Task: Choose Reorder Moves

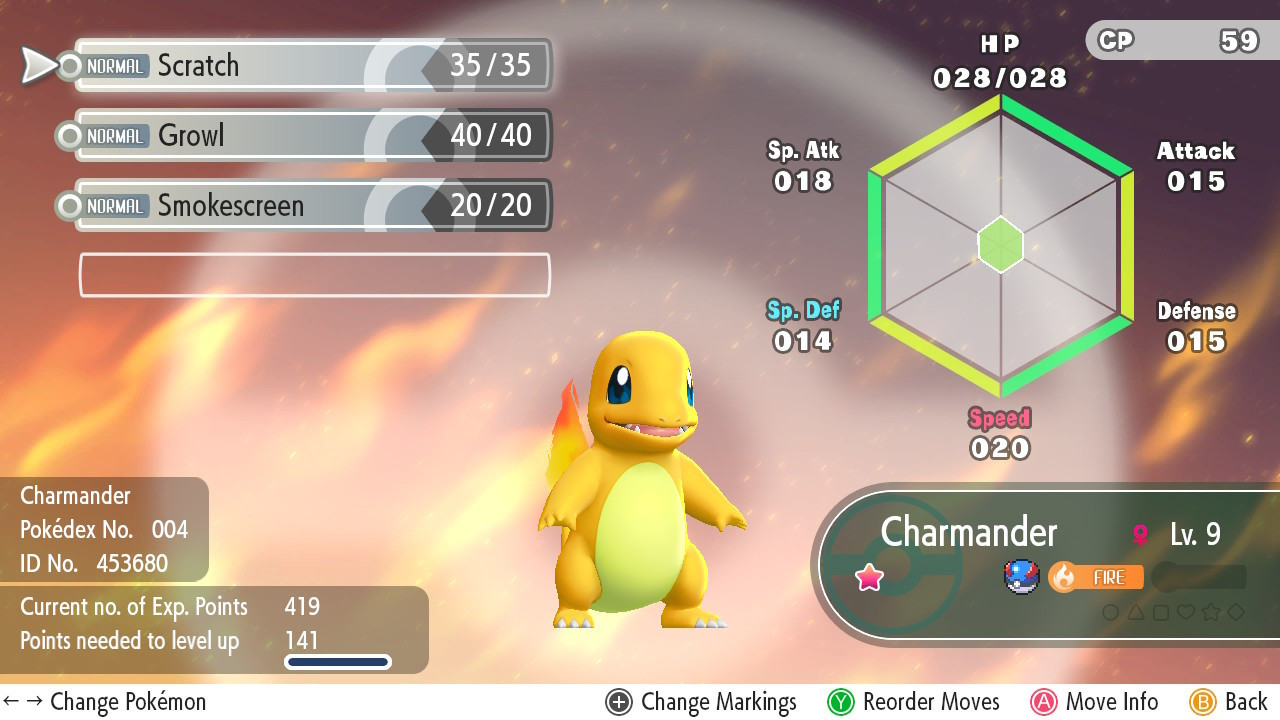Action: pyautogui.click(x=914, y=702)
